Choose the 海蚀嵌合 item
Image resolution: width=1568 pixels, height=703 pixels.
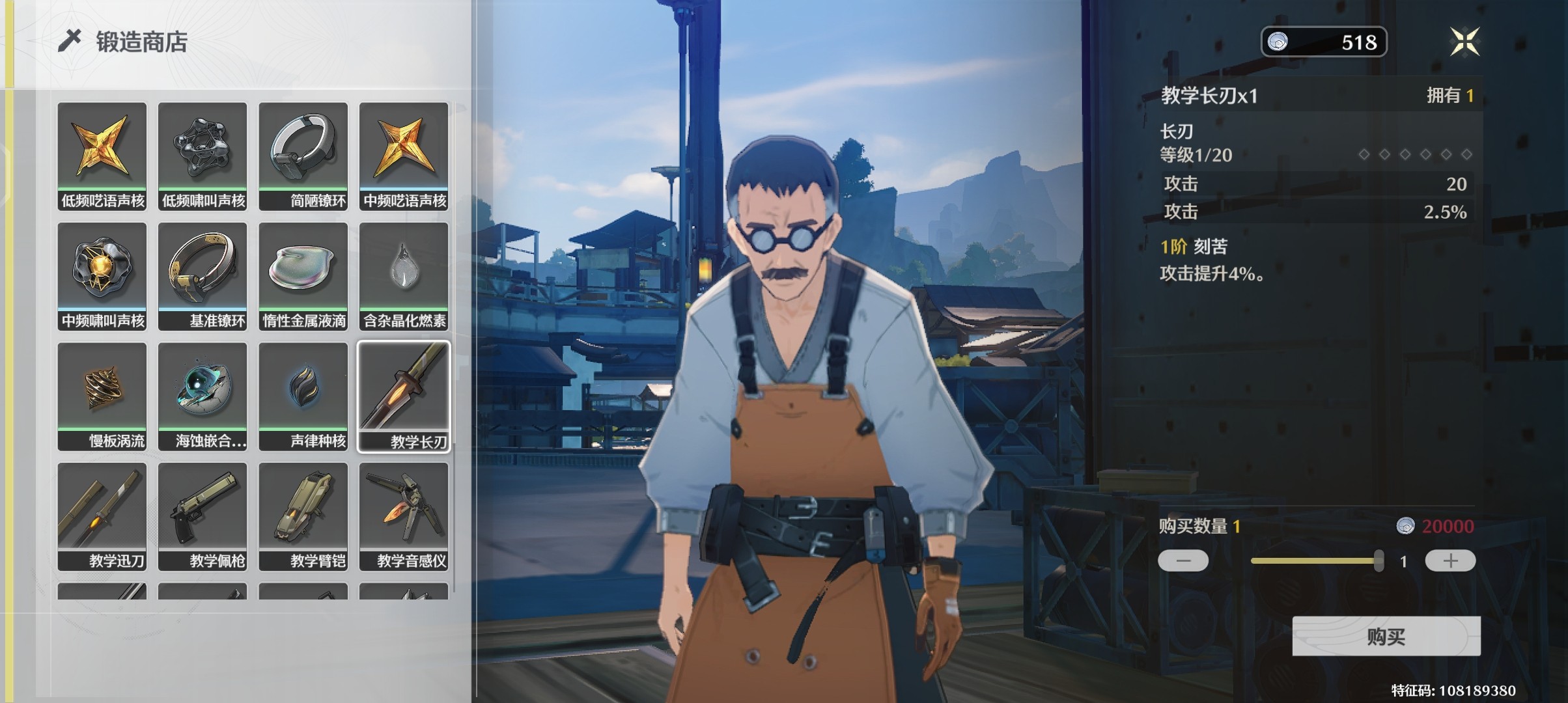pyautogui.click(x=203, y=396)
